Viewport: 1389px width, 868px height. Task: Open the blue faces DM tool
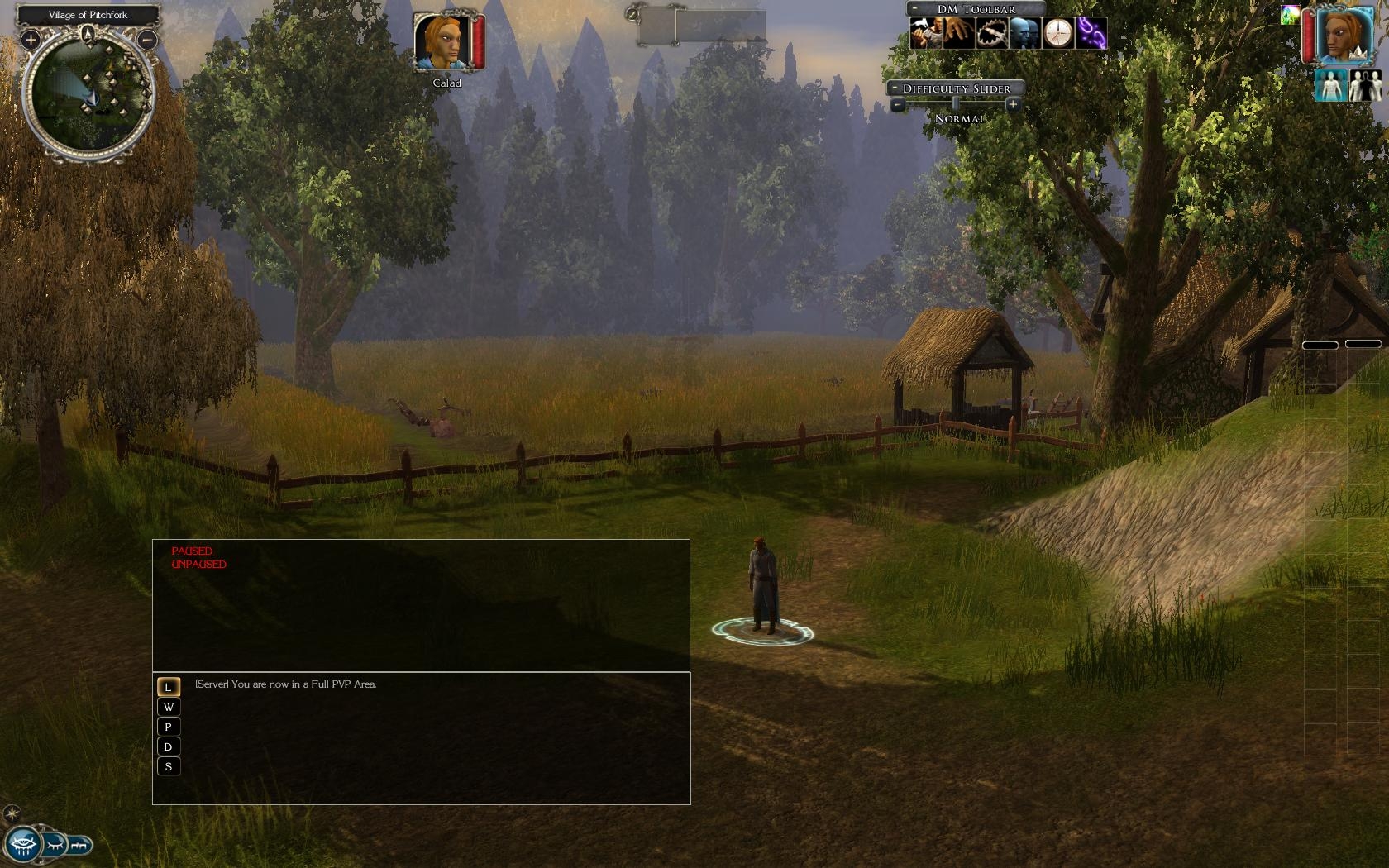(1024, 34)
